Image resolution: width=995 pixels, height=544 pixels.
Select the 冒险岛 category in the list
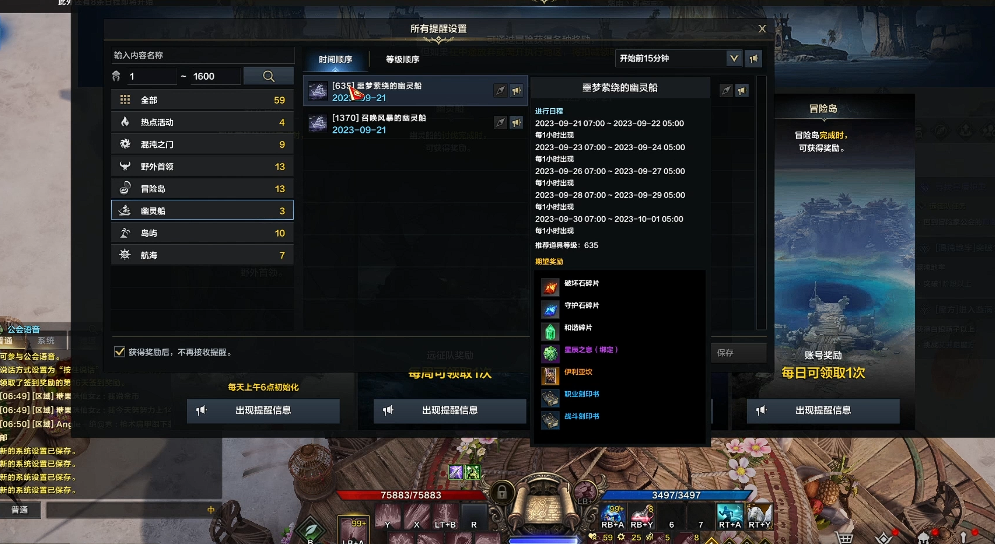point(202,188)
